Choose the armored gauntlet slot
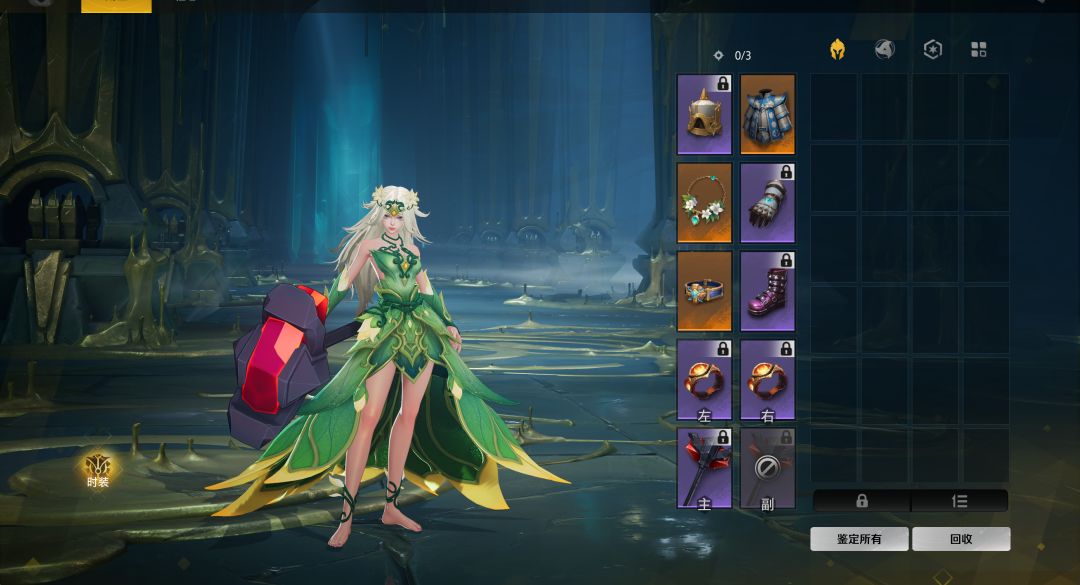This screenshot has width=1080, height=585. click(767, 203)
